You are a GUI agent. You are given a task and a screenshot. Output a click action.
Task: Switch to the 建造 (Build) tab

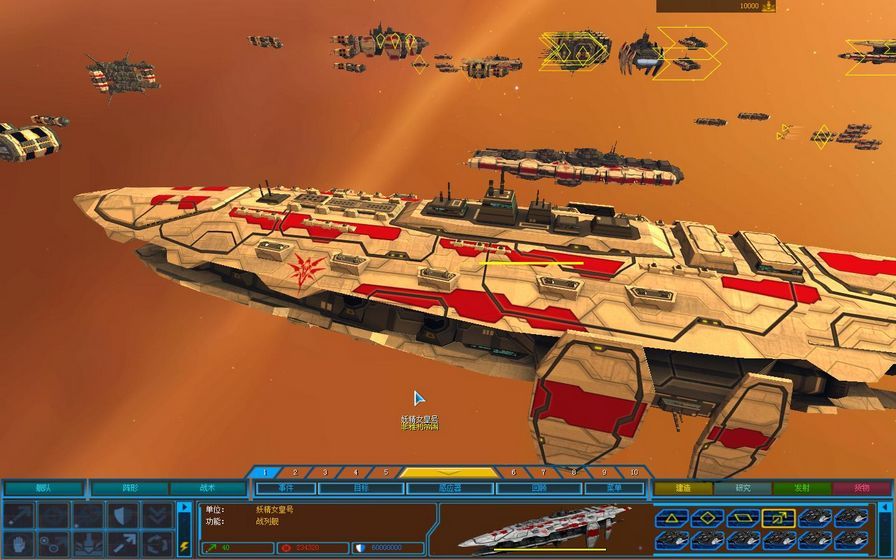[683, 489]
